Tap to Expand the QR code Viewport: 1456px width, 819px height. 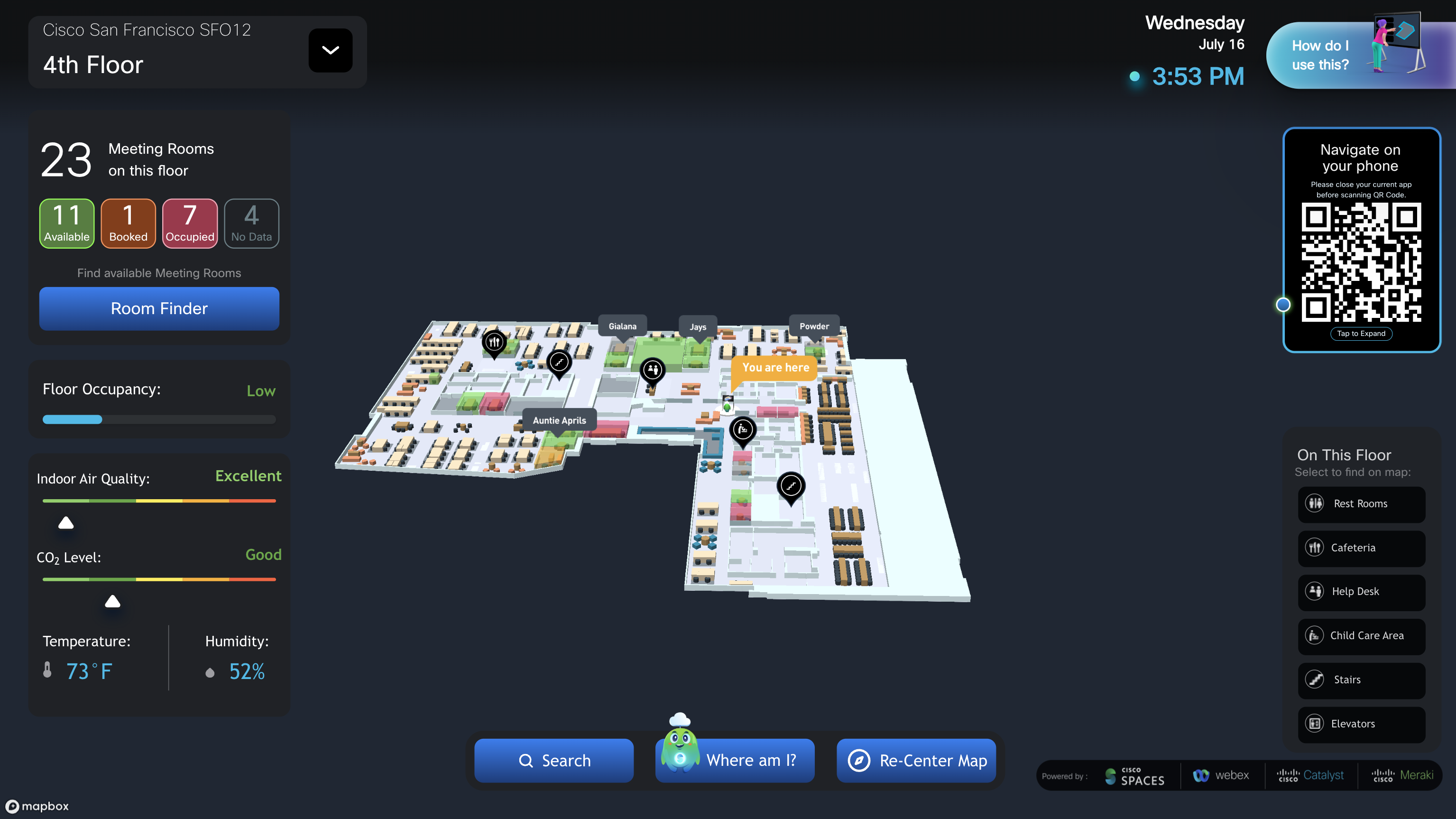click(1361, 334)
